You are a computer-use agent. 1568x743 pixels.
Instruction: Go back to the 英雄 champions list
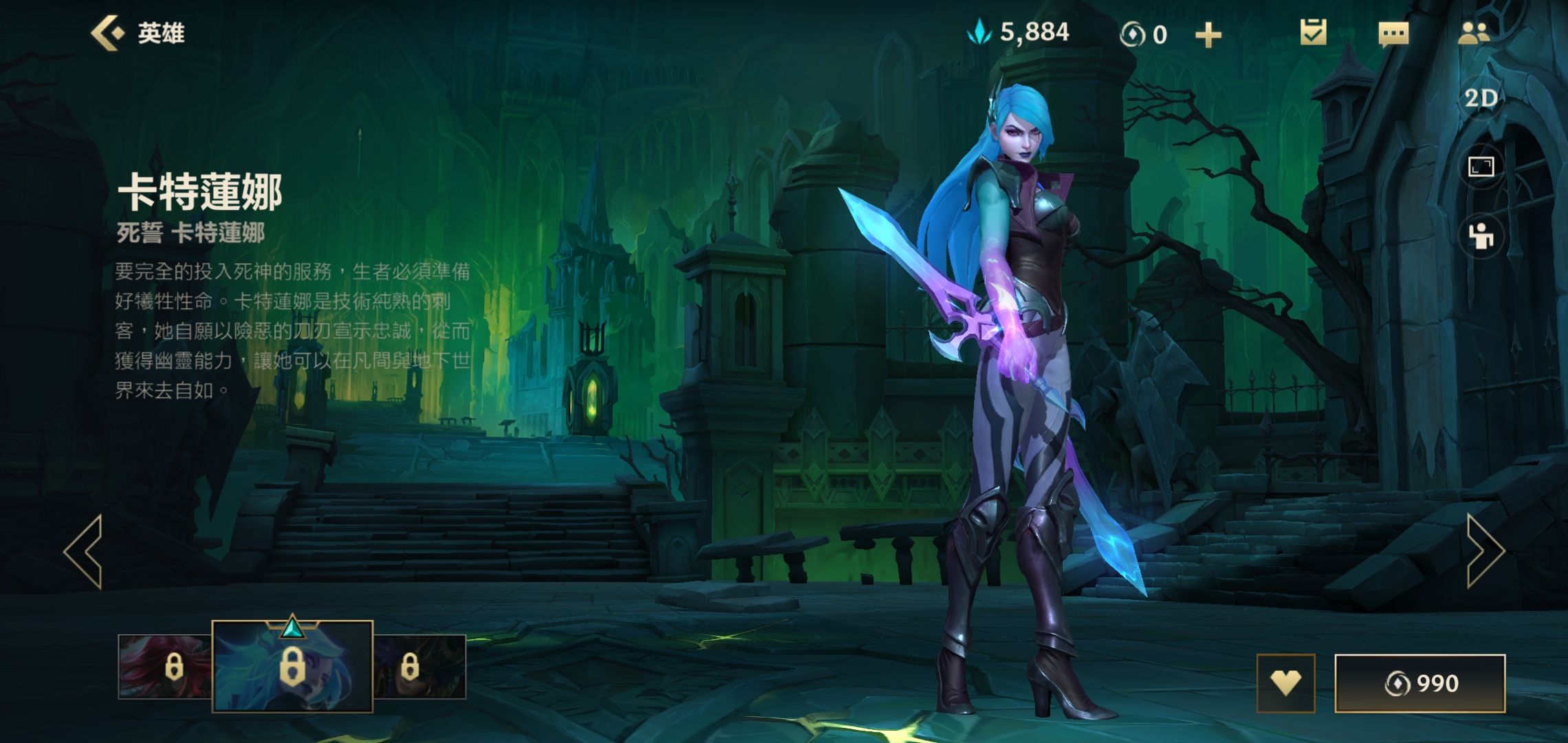(138, 33)
